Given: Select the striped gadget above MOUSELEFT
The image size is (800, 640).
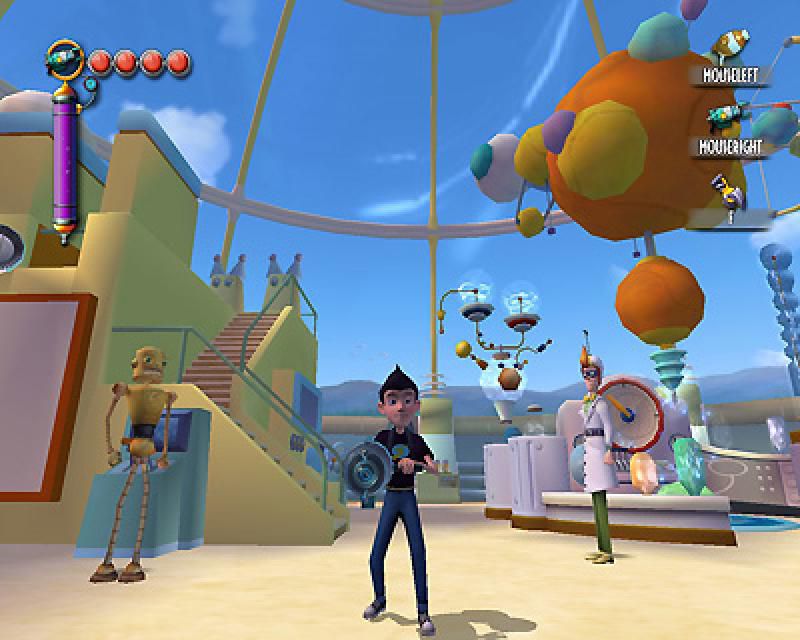Looking at the screenshot, I should [731, 45].
